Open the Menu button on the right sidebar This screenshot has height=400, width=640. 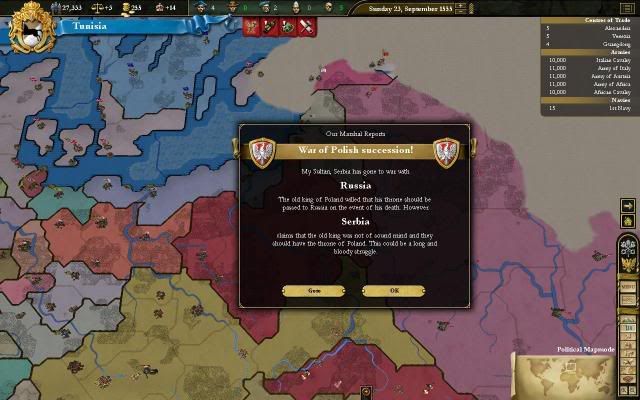(x=629, y=286)
